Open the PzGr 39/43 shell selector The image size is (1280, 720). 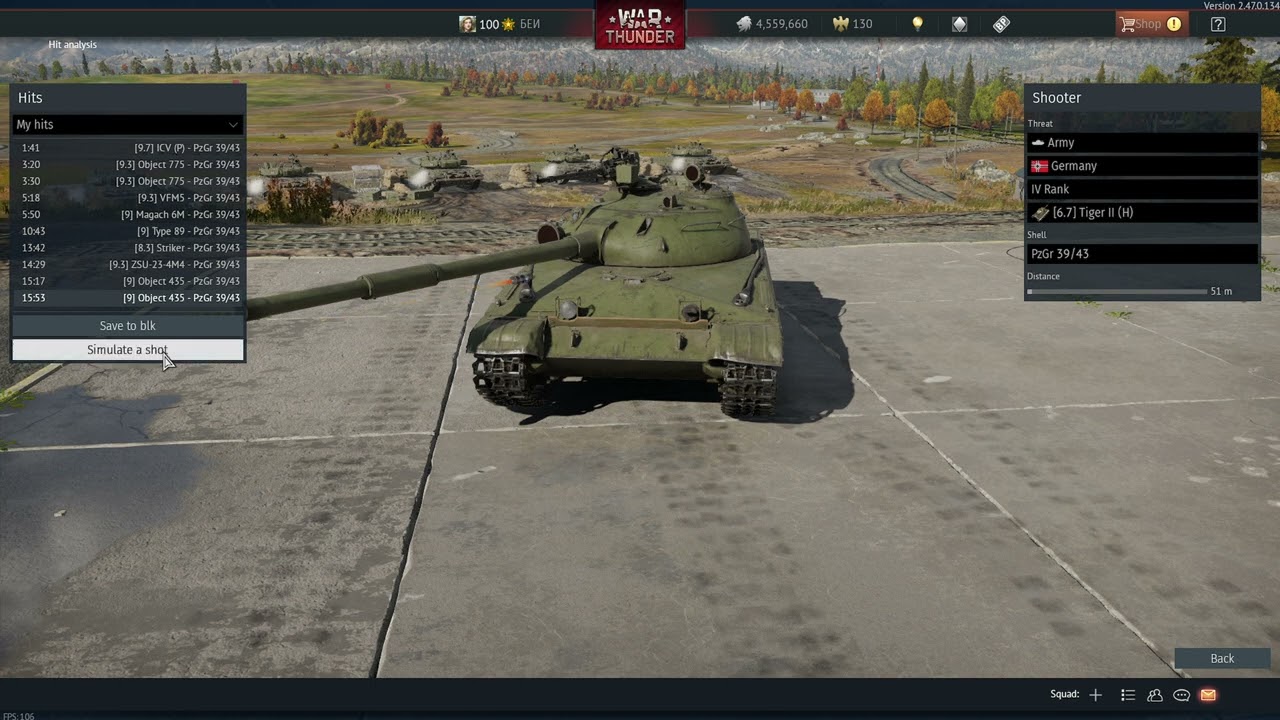pos(1142,254)
